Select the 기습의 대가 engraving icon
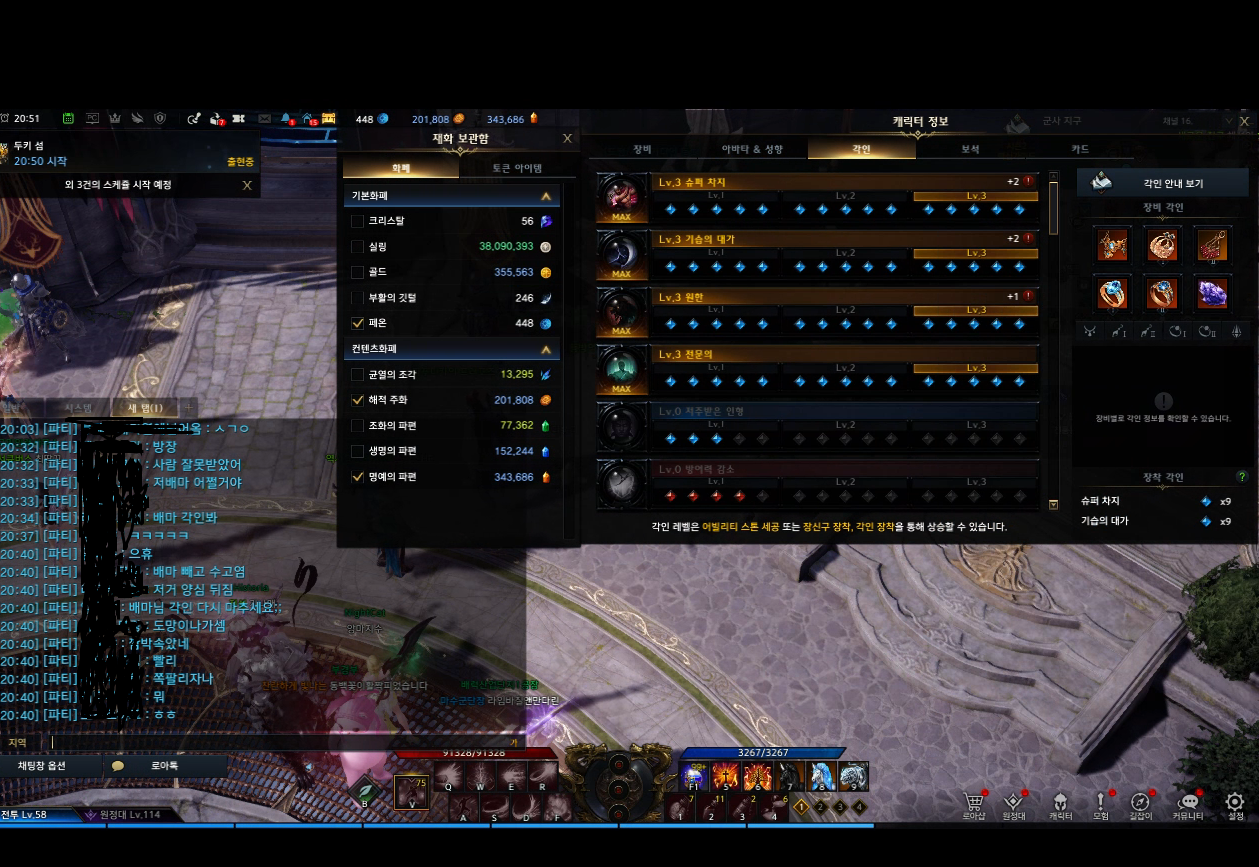Viewport: 1259px width, 867px height. [621, 254]
